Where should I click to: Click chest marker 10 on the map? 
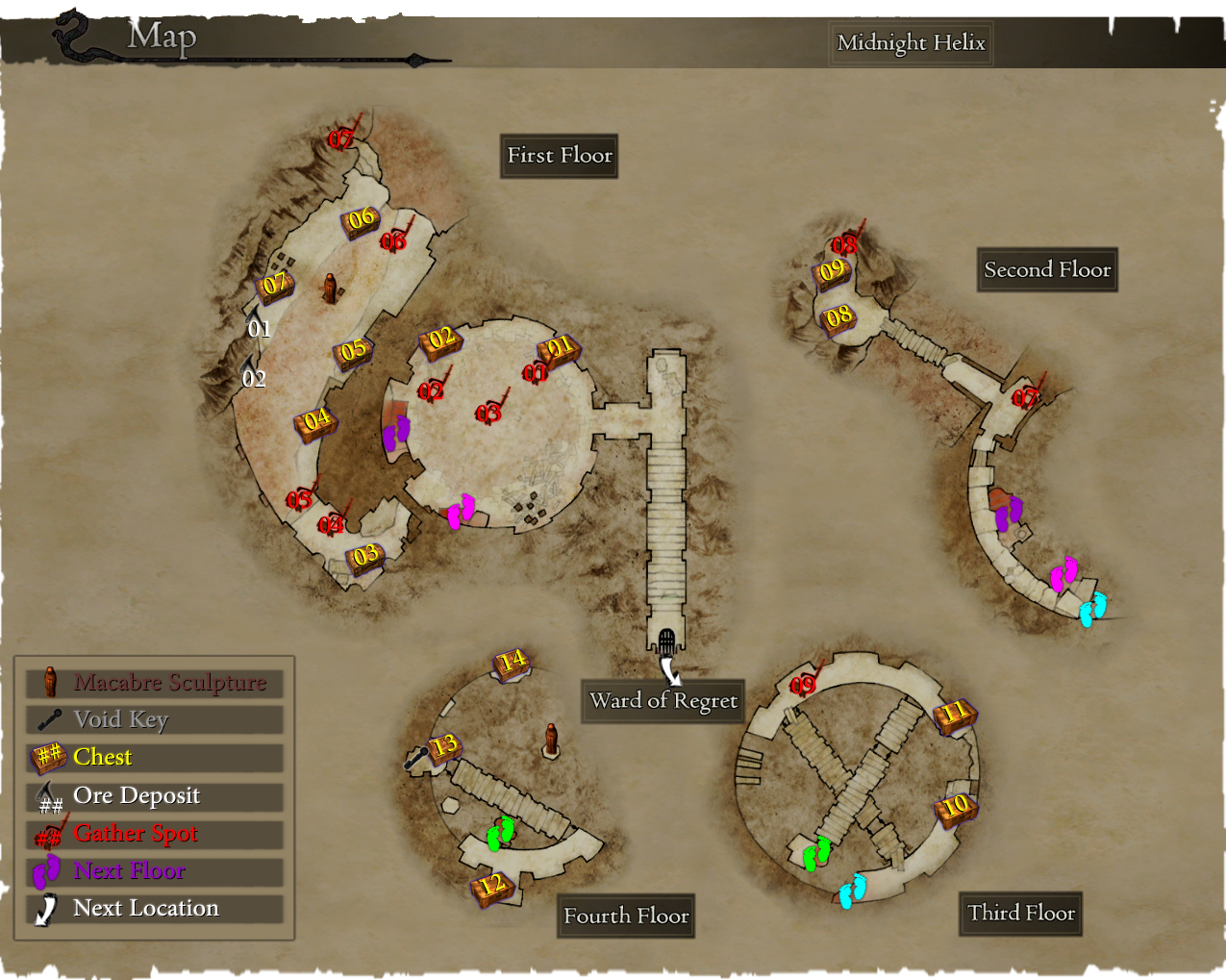pos(955,807)
